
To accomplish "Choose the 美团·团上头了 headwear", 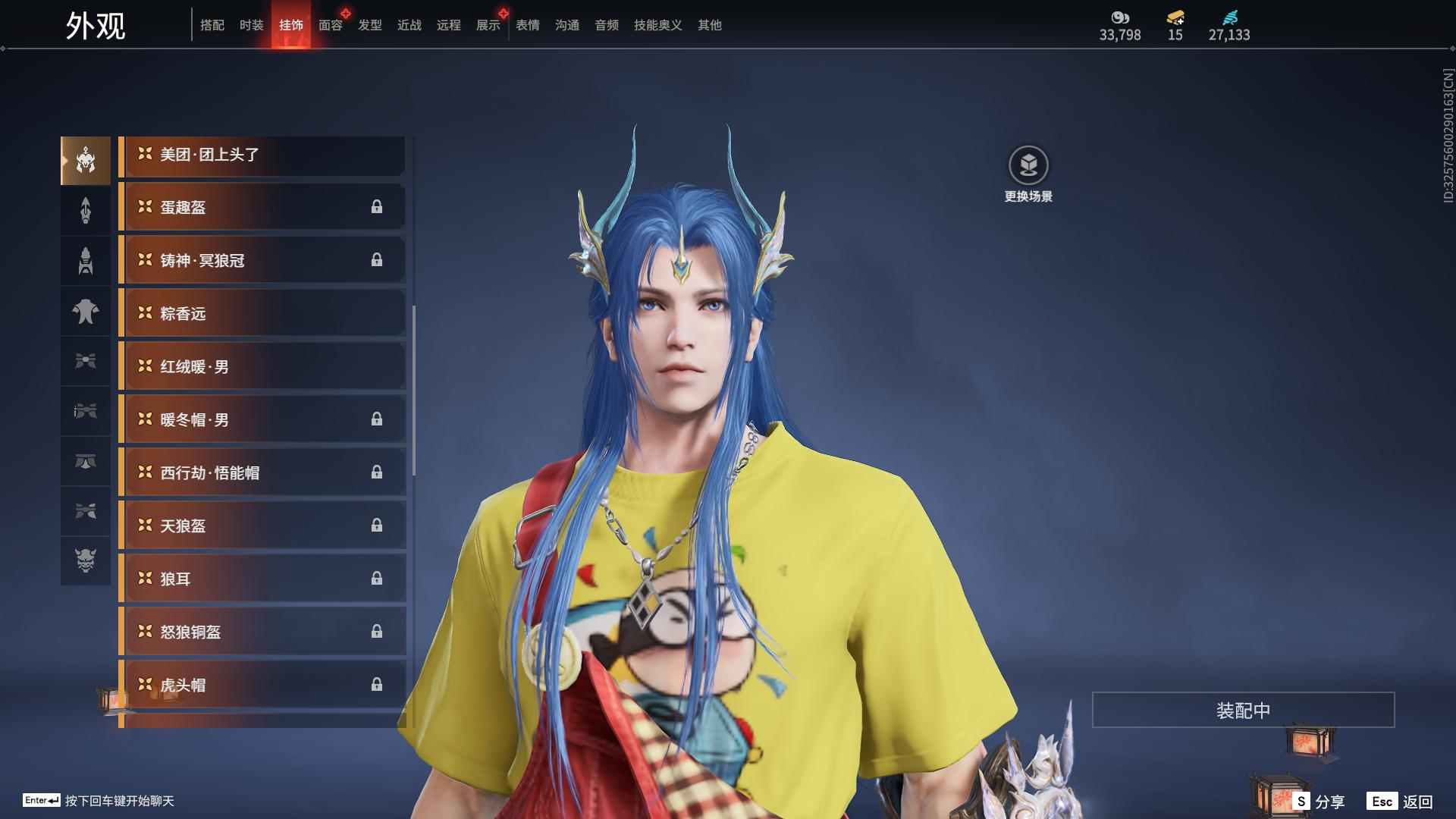I will [262, 155].
